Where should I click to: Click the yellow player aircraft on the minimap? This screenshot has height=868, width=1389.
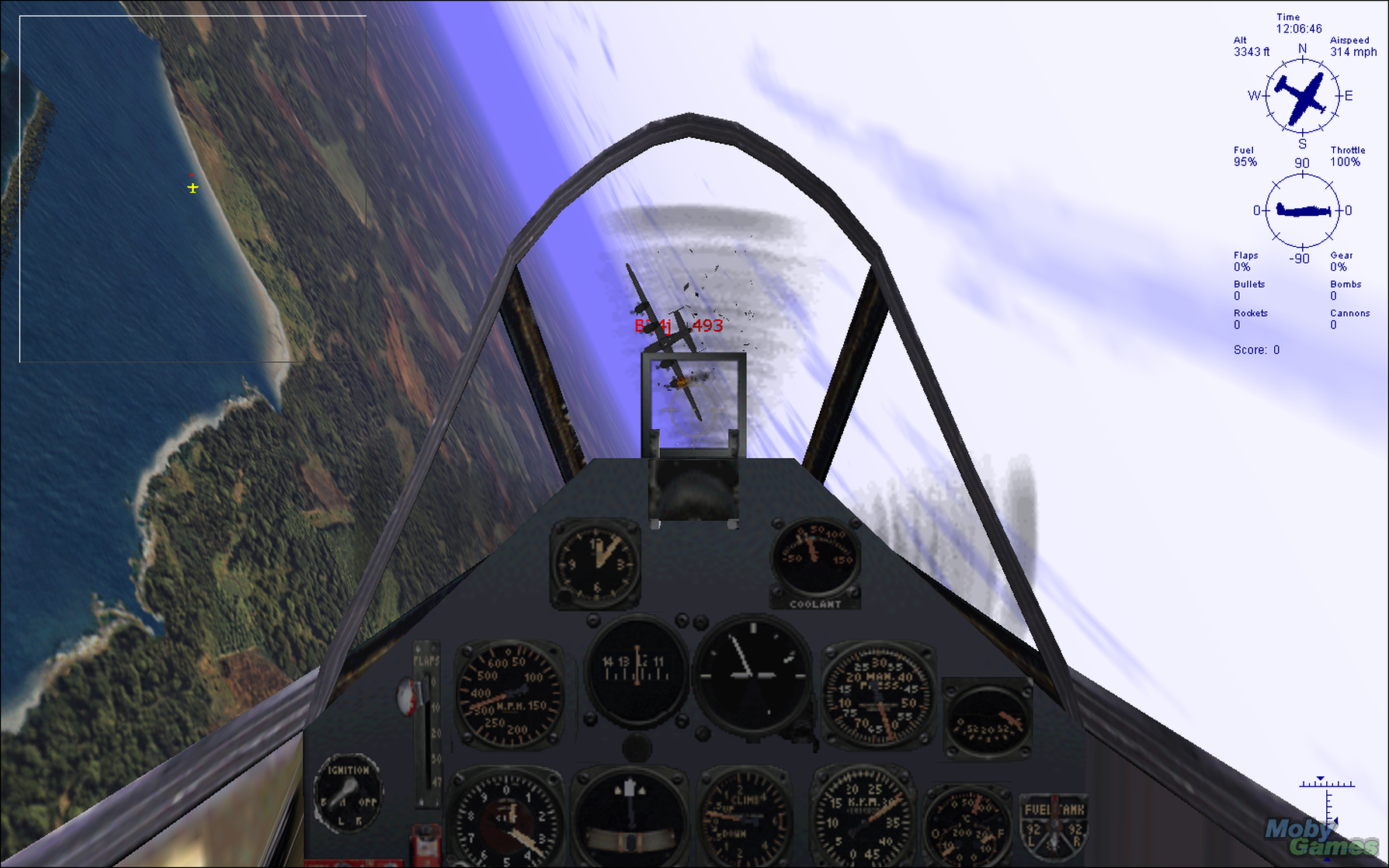(193, 187)
